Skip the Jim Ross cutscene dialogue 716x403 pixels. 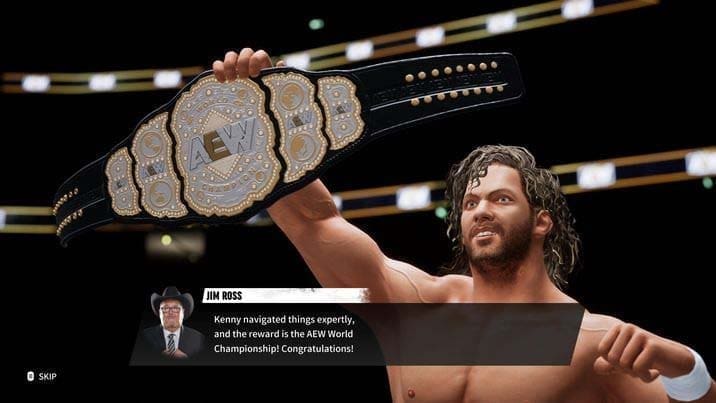[42, 376]
